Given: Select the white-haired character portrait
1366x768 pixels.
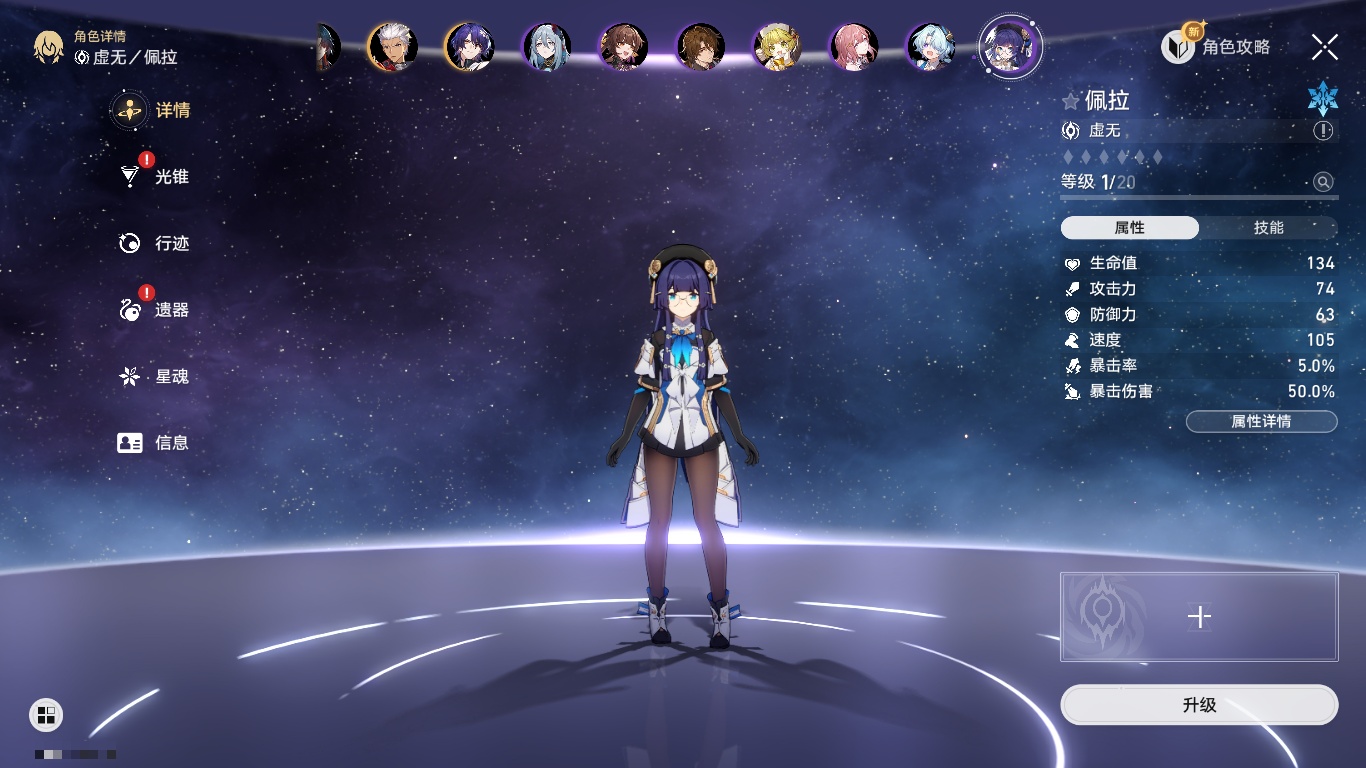Looking at the screenshot, I should tap(392, 46).
